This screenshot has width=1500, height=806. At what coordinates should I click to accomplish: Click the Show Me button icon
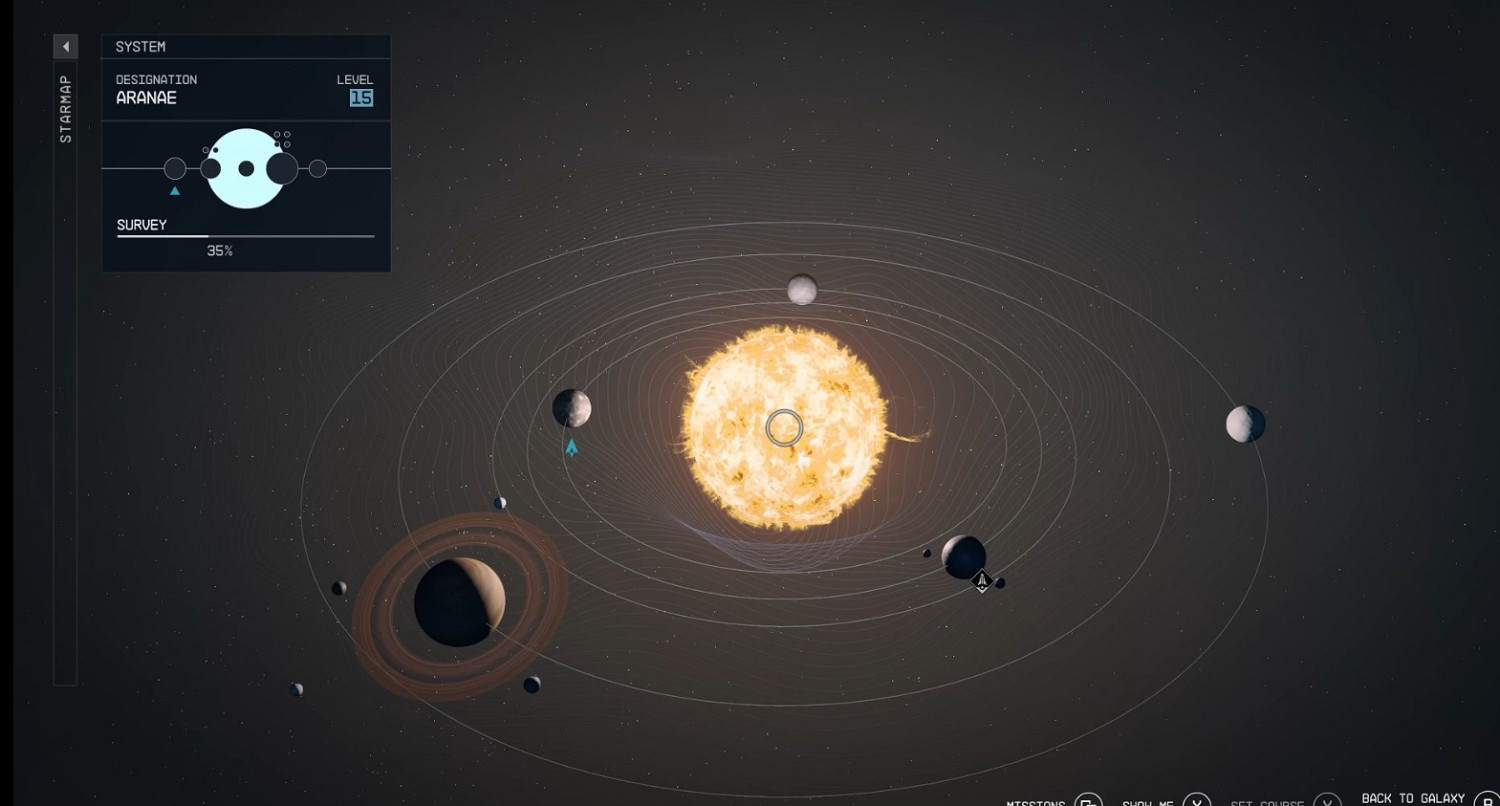[x=1196, y=801]
